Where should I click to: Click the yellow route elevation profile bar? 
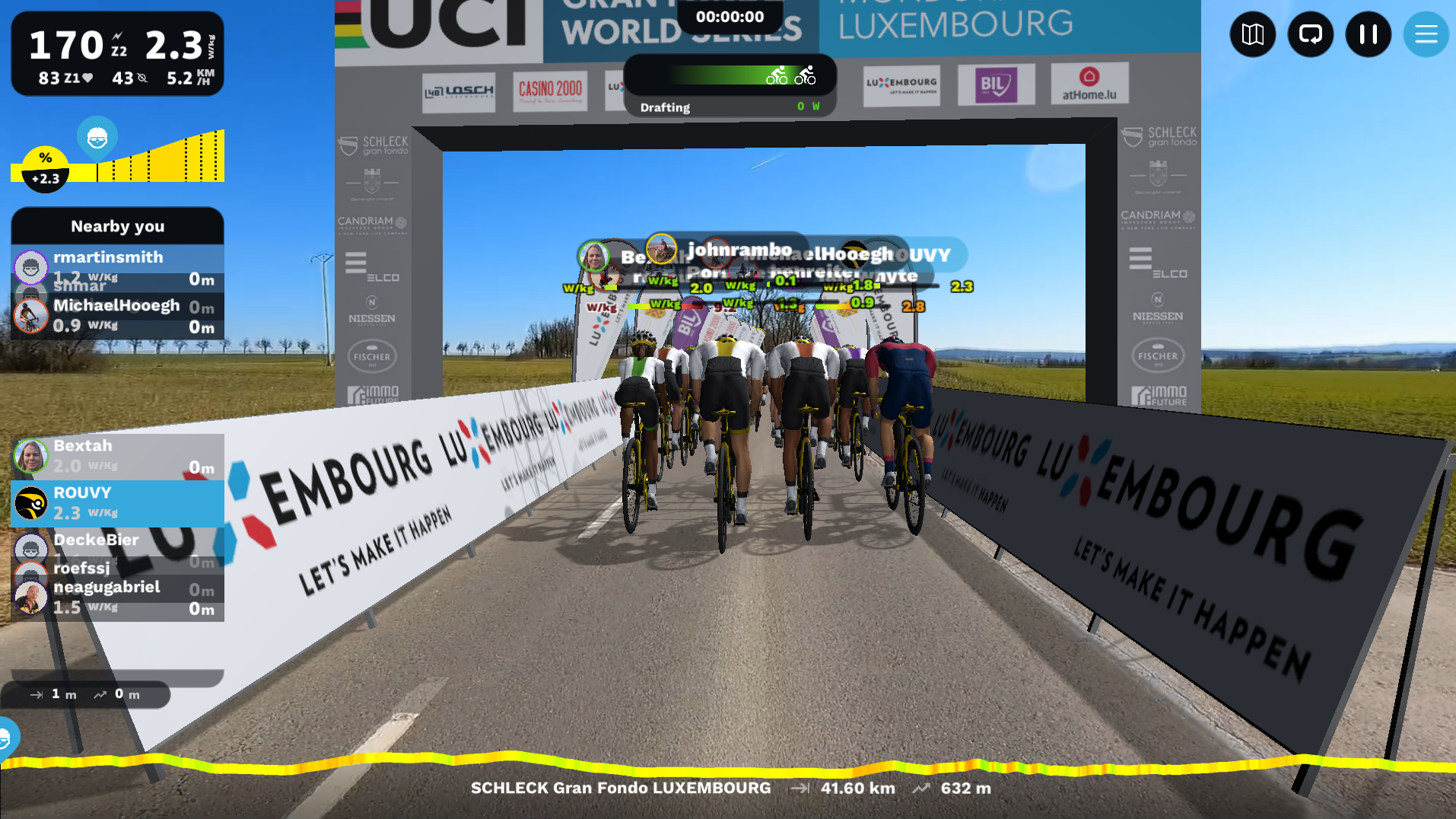[x=728, y=762]
